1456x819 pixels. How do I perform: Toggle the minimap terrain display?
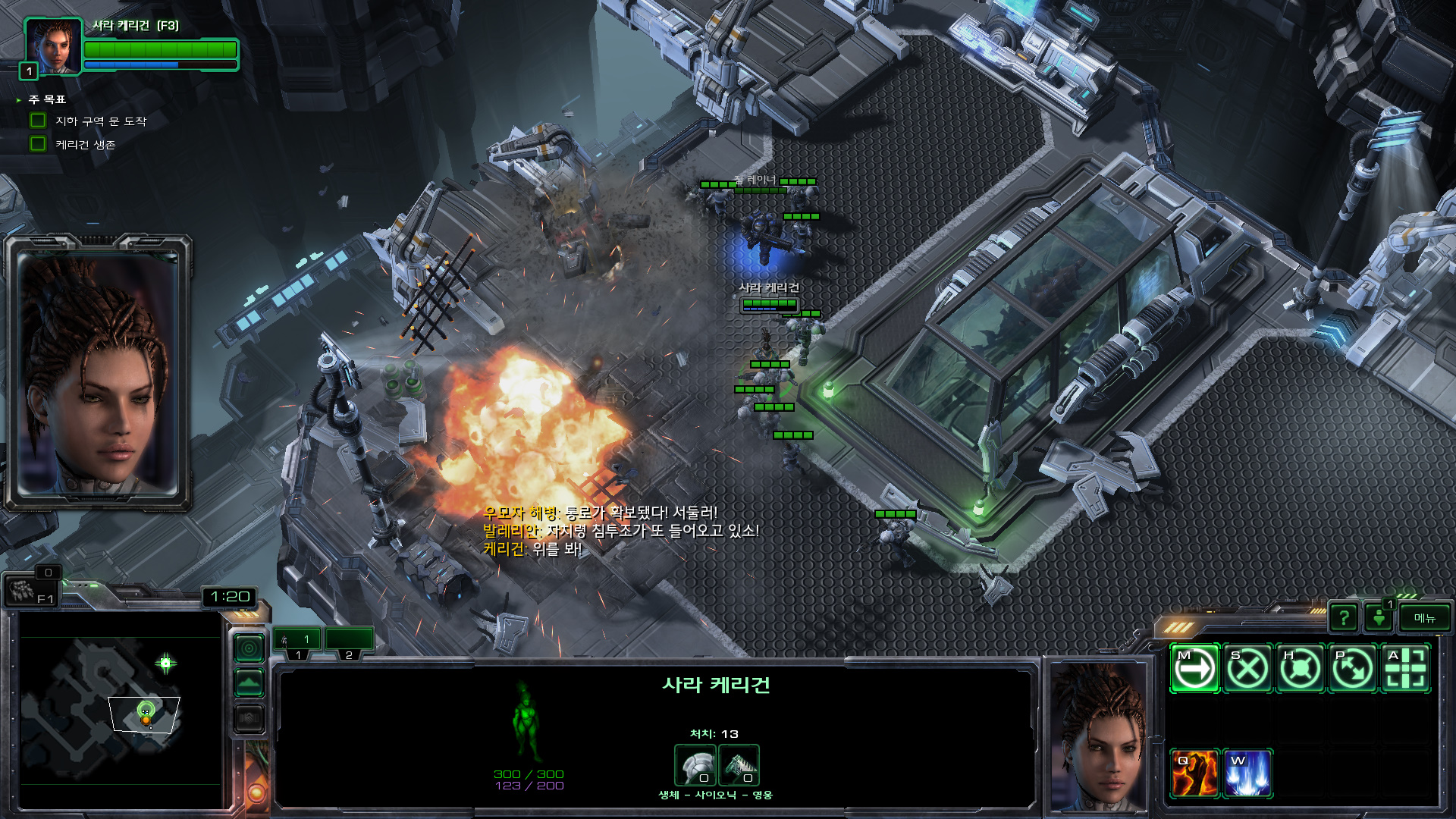pos(249,683)
